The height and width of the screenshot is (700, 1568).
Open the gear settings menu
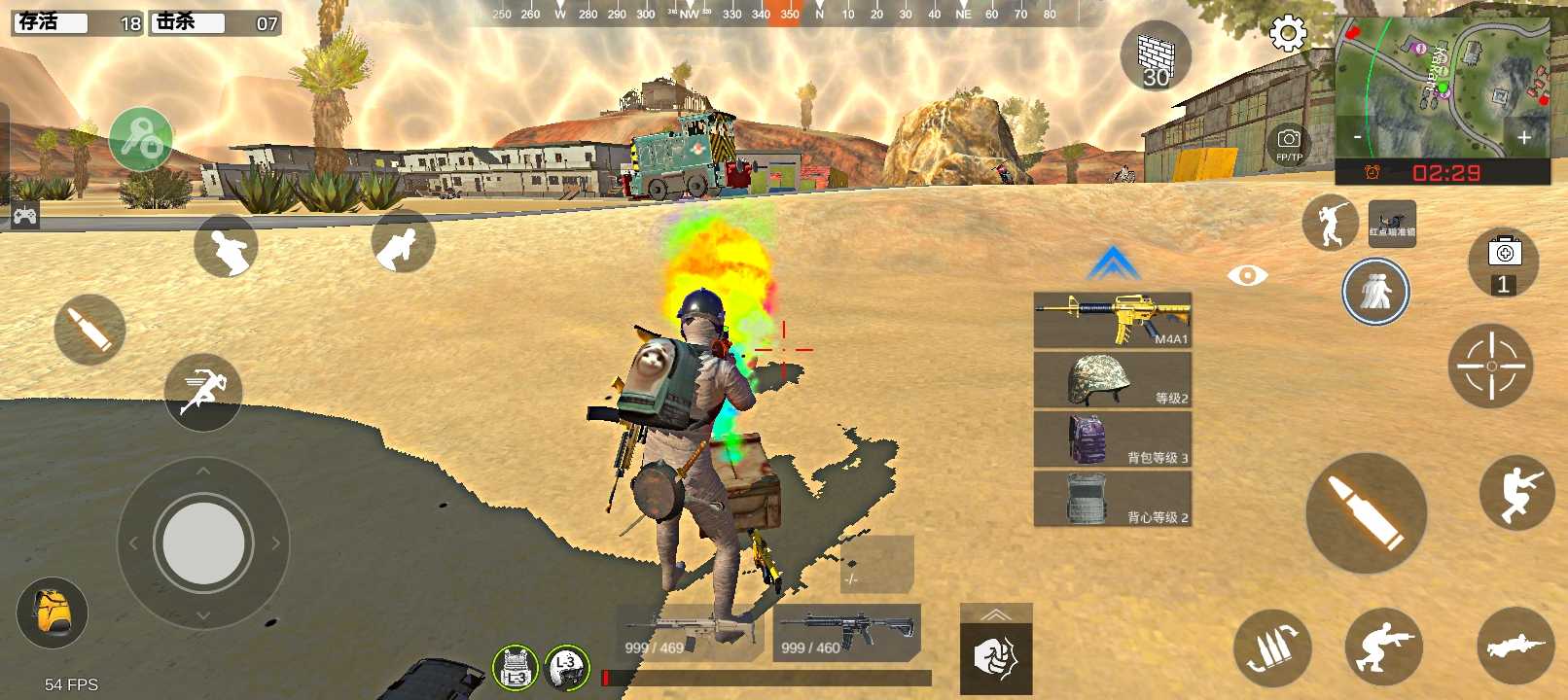tap(1288, 34)
